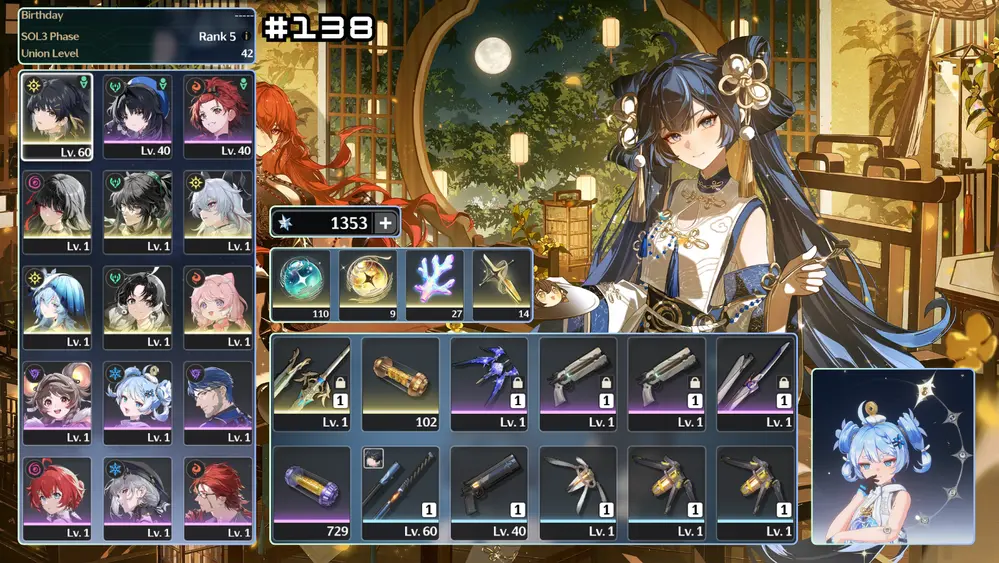Pick the pink-haired character with cat ears
999x563 pixels.
coord(218,307)
